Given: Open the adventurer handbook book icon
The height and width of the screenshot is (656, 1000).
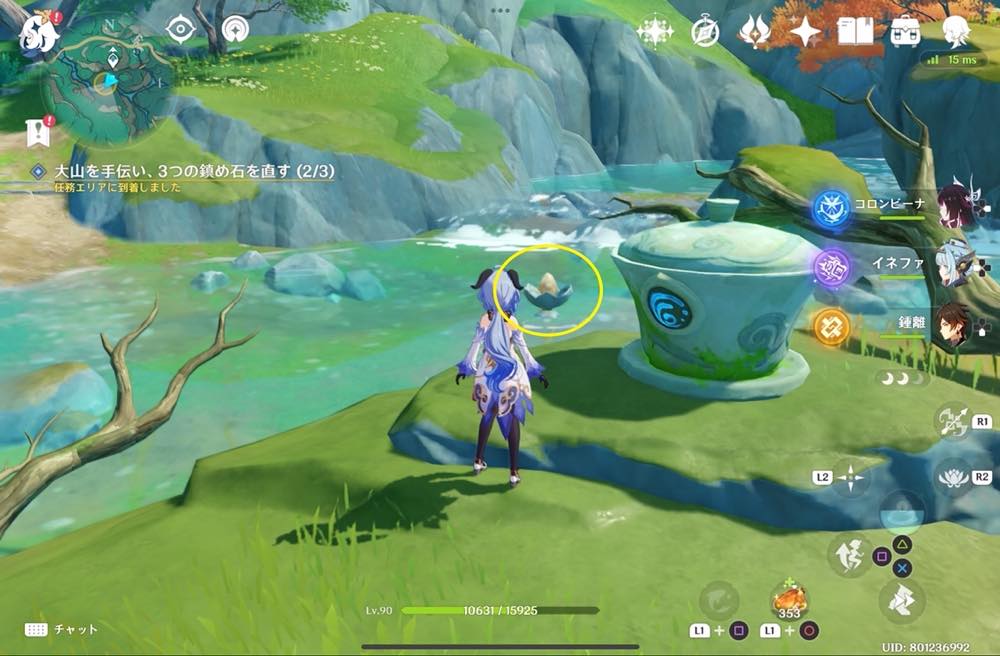Looking at the screenshot, I should pos(855,32).
